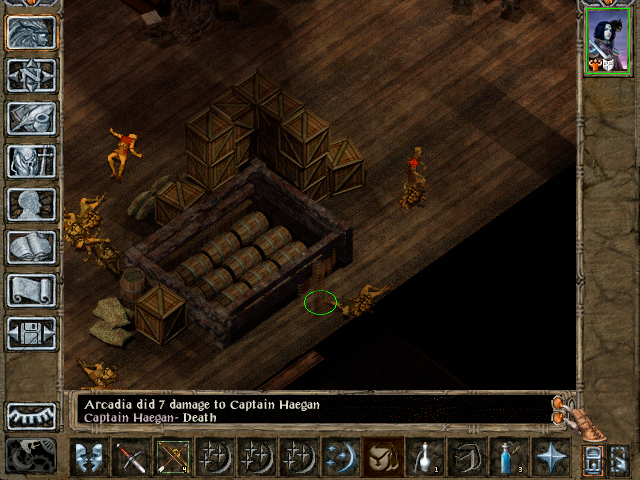Toggle the game clock pause
The image size is (640, 480).
coord(29,456)
